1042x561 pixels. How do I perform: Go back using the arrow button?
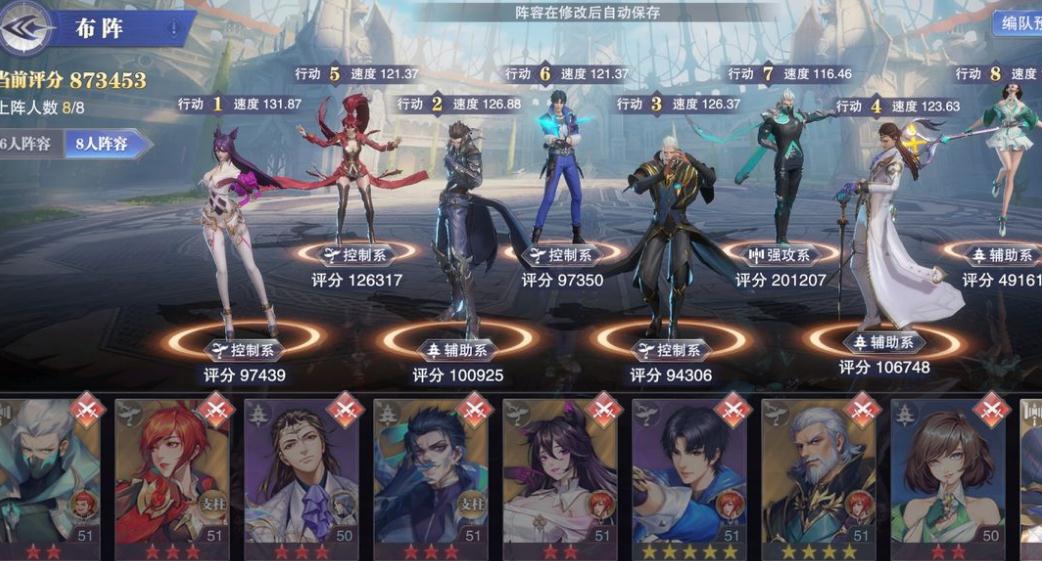click(27, 27)
